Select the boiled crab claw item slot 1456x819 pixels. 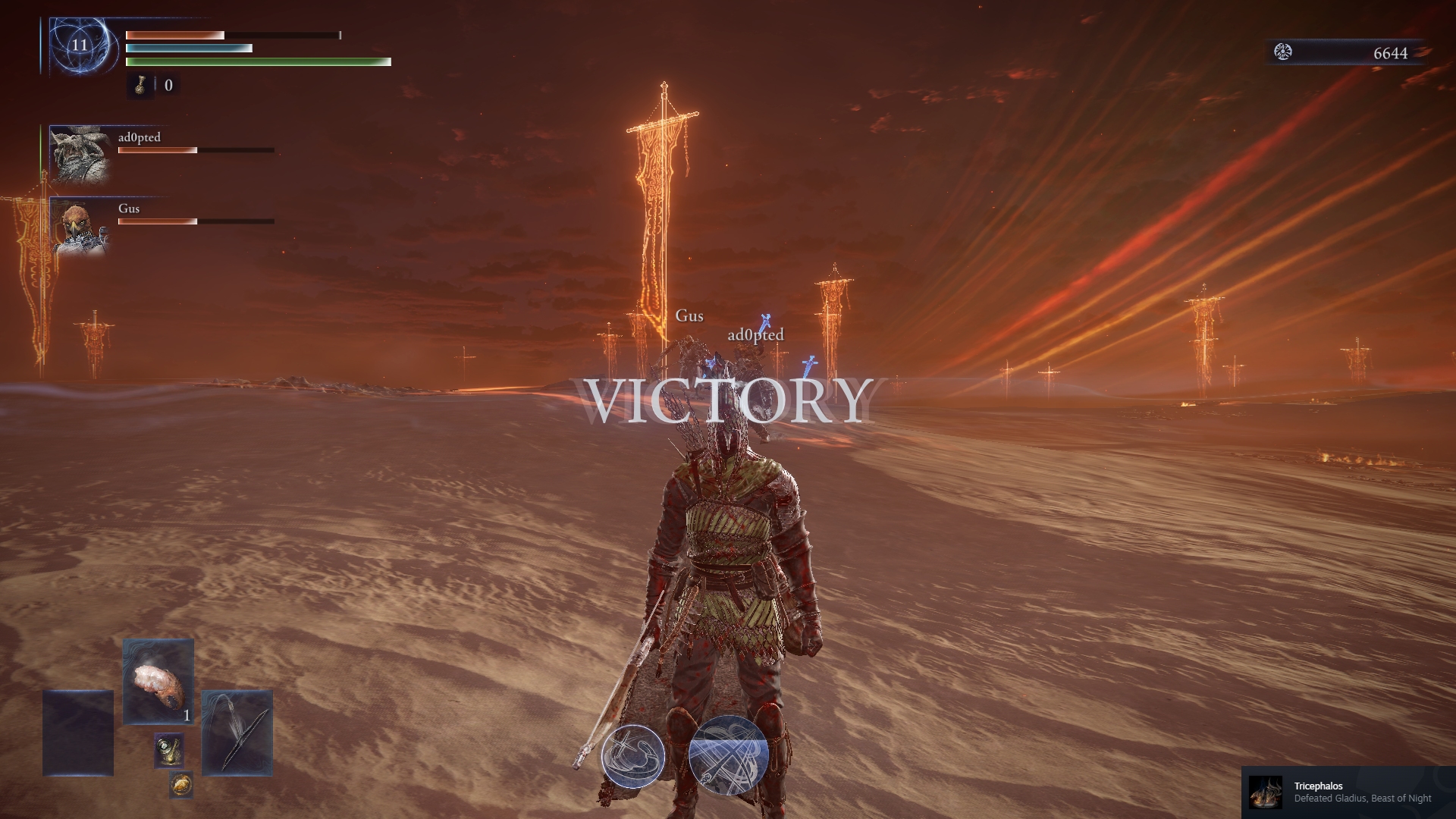tap(158, 681)
